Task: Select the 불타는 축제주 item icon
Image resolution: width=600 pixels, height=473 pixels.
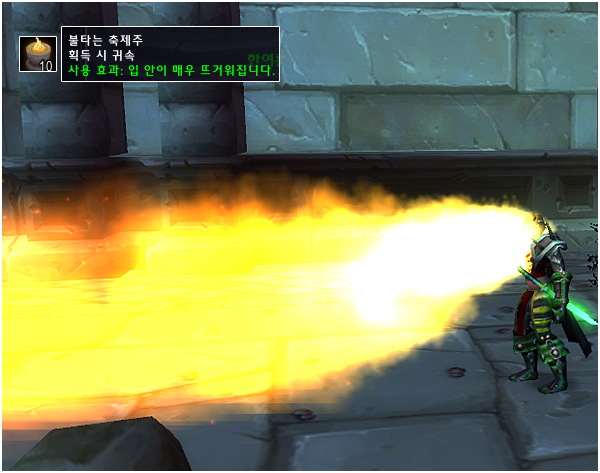Action: [x=38, y=54]
